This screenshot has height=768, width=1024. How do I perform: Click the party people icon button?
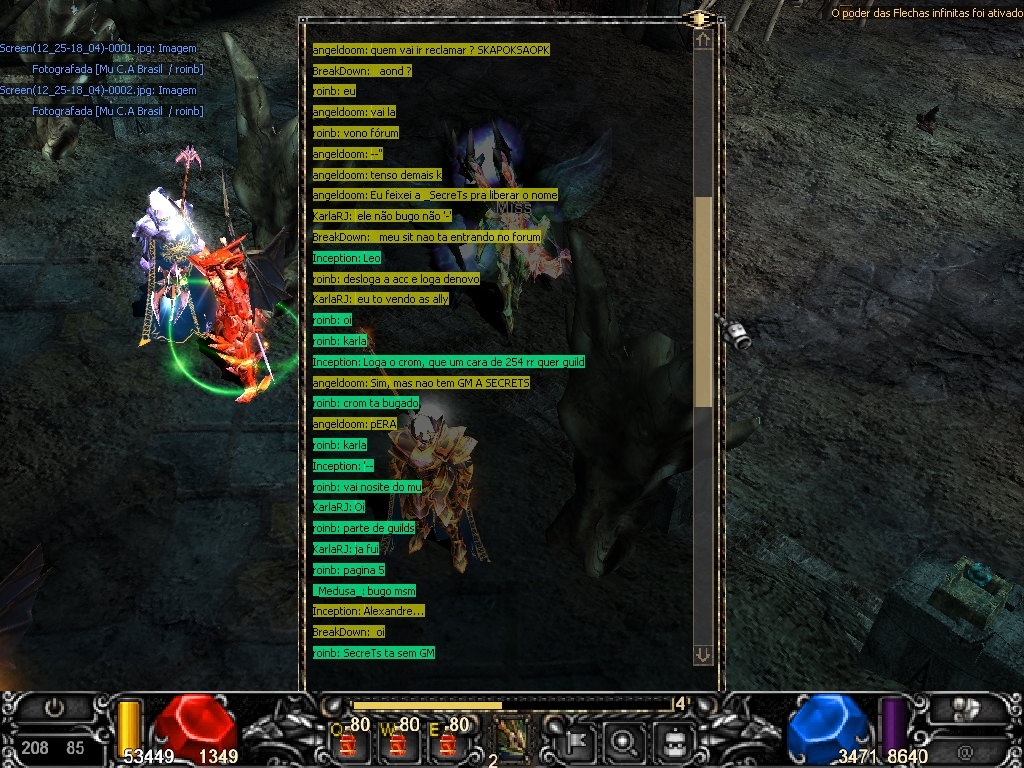tap(965, 709)
